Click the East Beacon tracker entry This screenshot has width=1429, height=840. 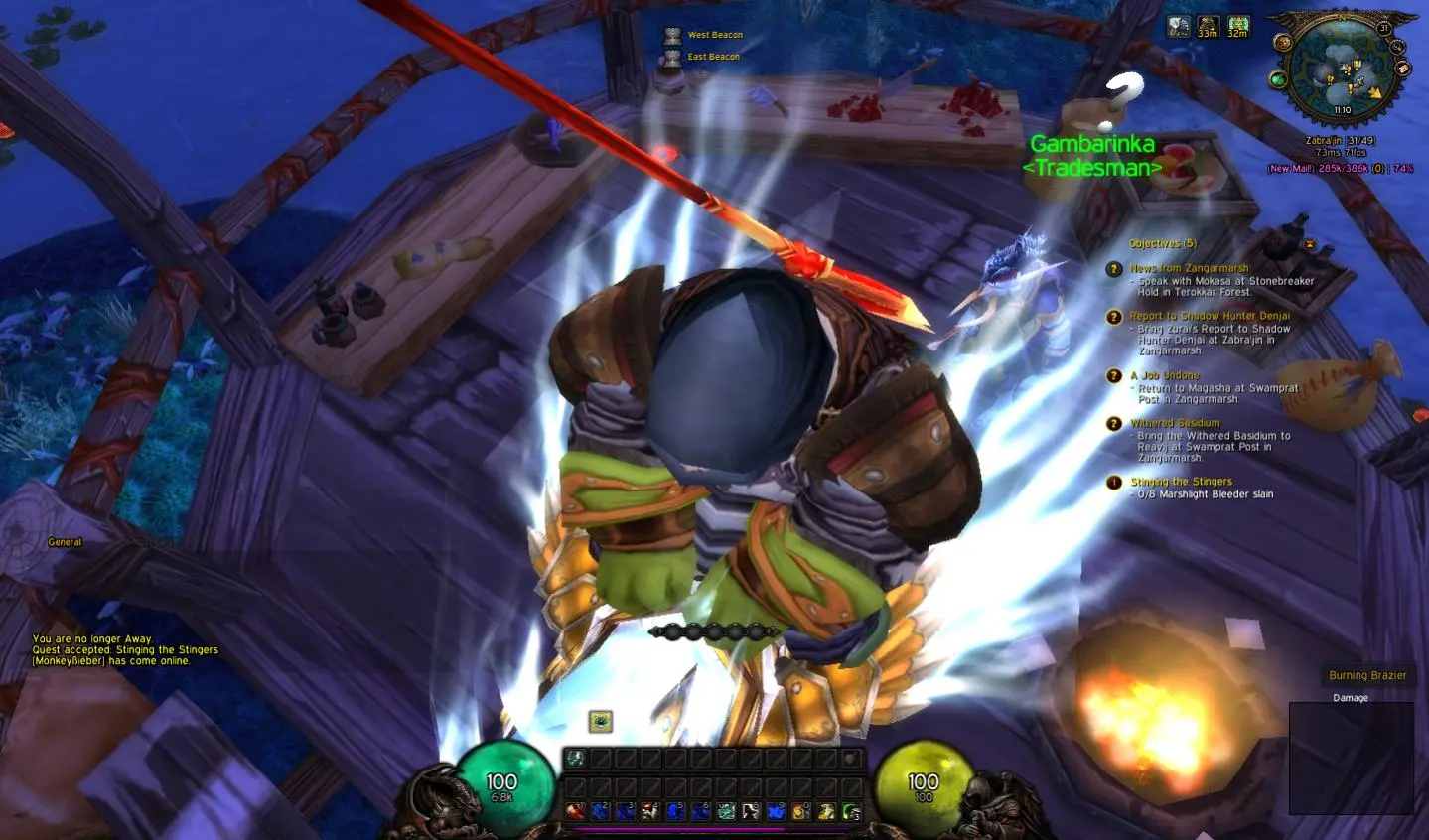(713, 57)
